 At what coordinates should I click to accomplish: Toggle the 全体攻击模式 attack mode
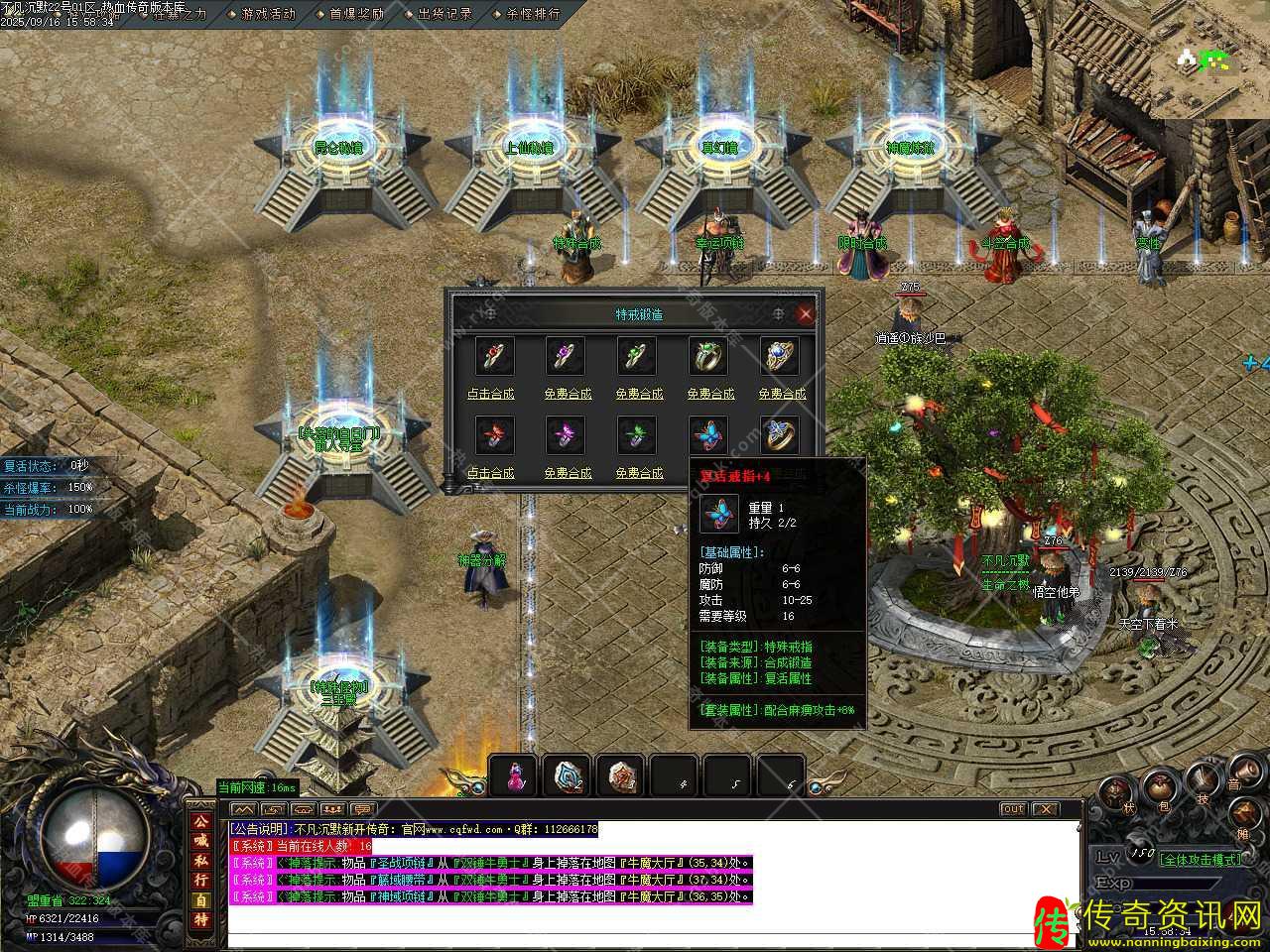(x=1200, y=859)
